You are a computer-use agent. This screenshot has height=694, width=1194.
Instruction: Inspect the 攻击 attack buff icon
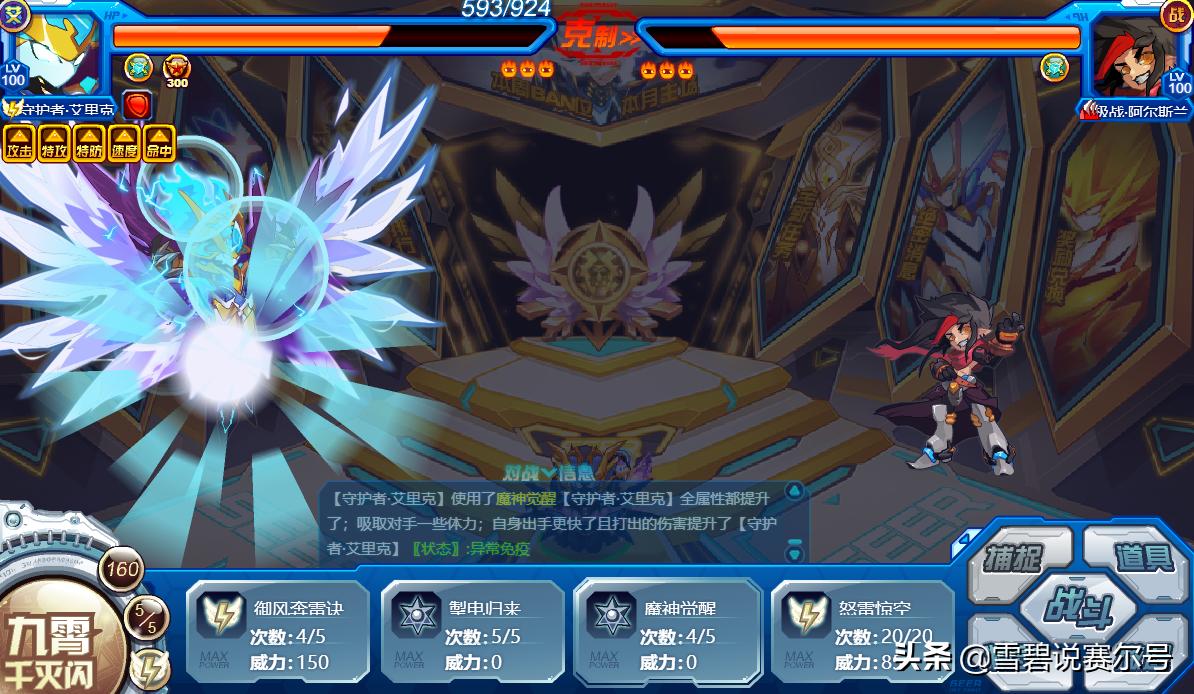pyautogui.click(x=19, y=144)
